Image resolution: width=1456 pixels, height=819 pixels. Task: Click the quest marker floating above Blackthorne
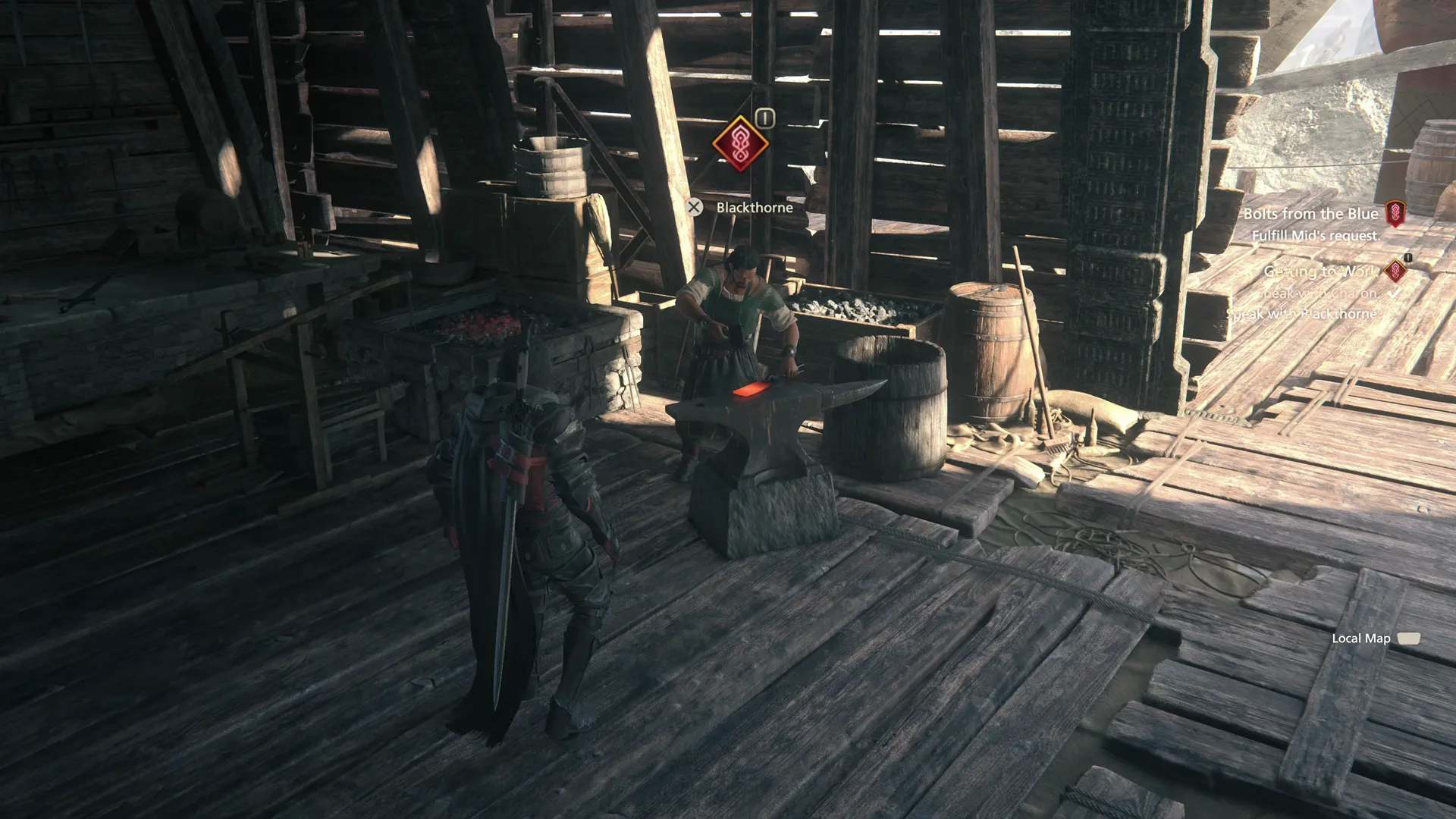coord(740,143)
